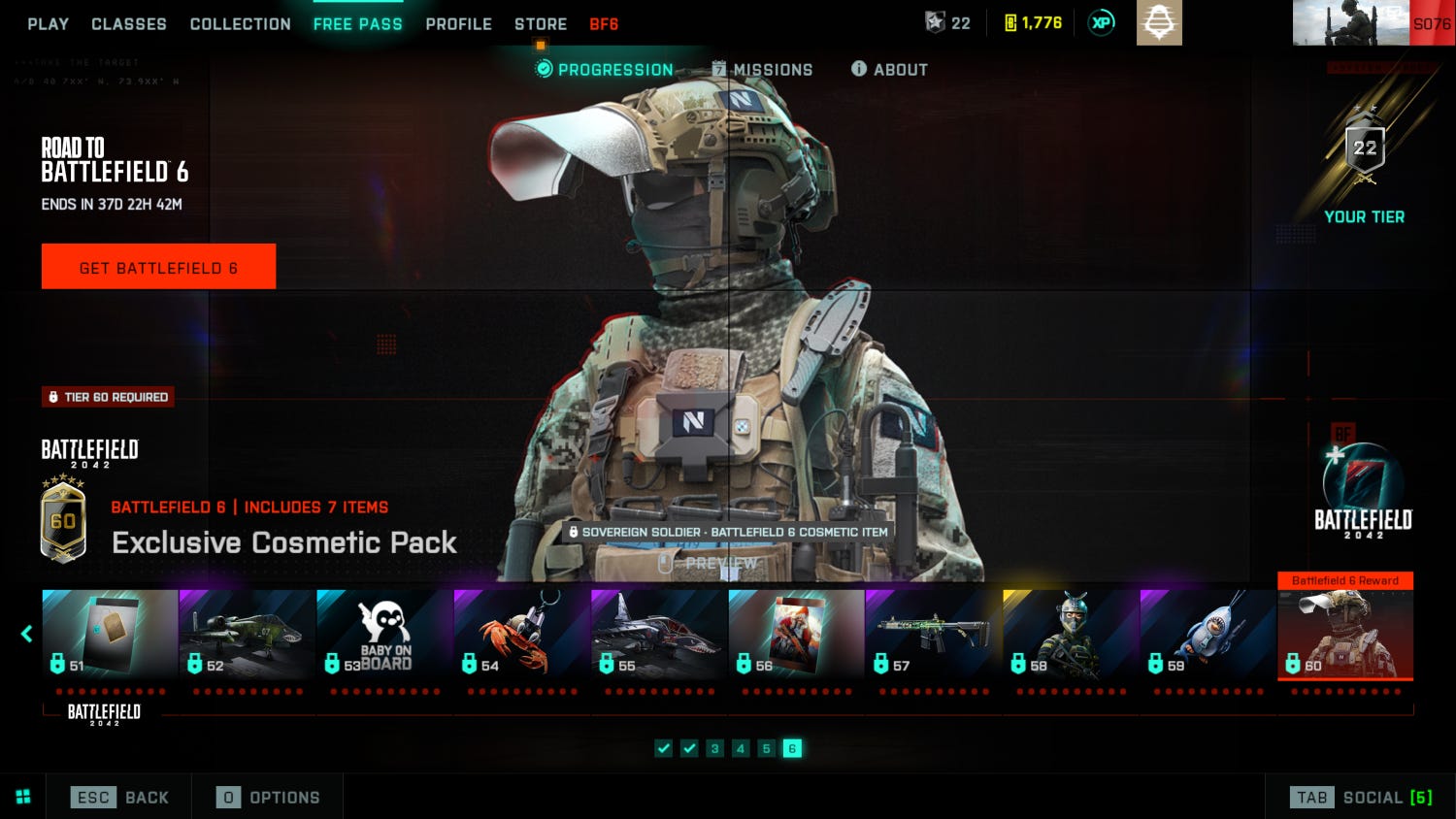Click the info icon next to ABOUT
Image resolution: width=1456 pixels, height=819 pixels.
[x=858, y=69]
